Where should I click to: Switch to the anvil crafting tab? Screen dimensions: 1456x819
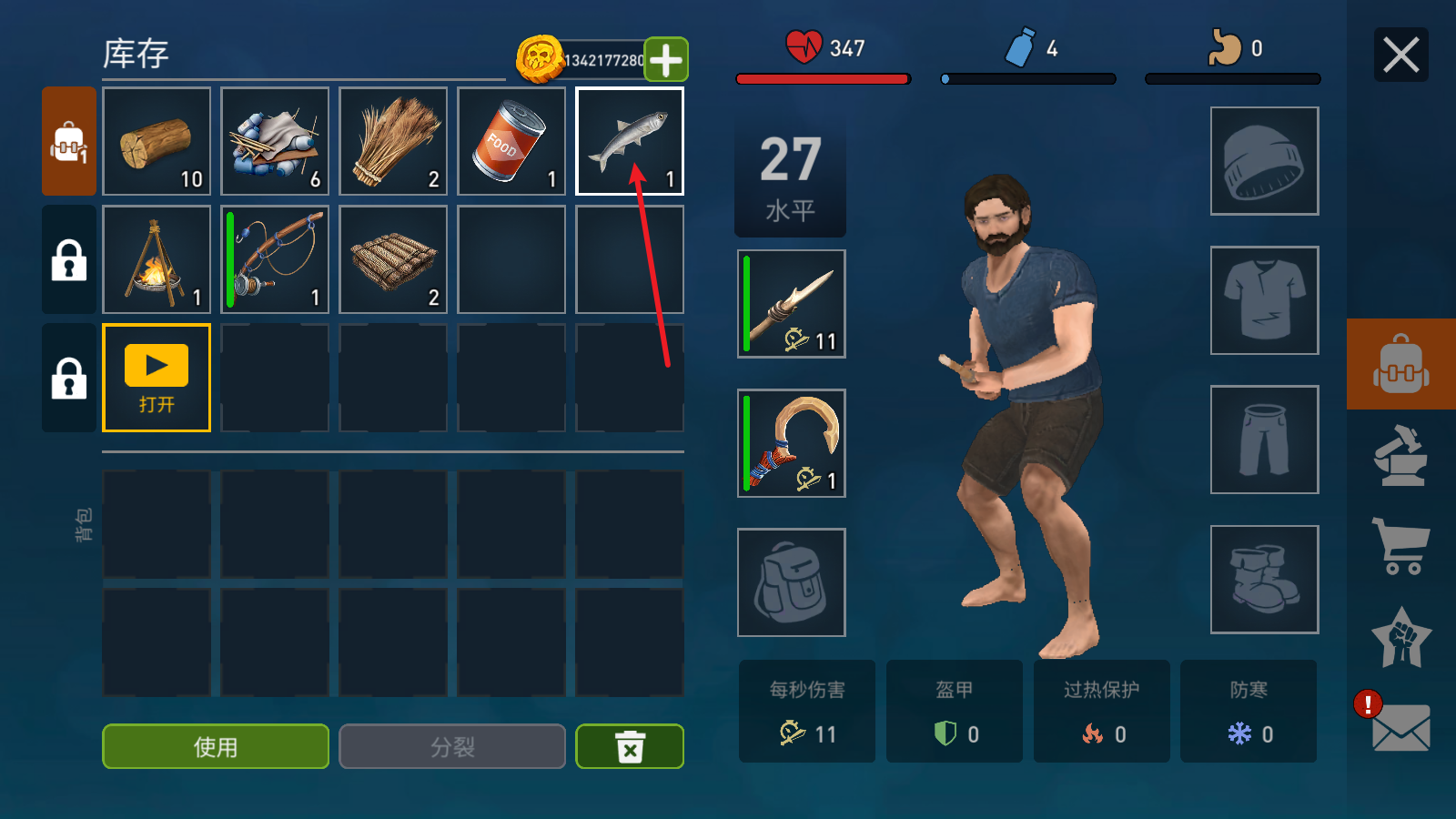(1400, 455)
